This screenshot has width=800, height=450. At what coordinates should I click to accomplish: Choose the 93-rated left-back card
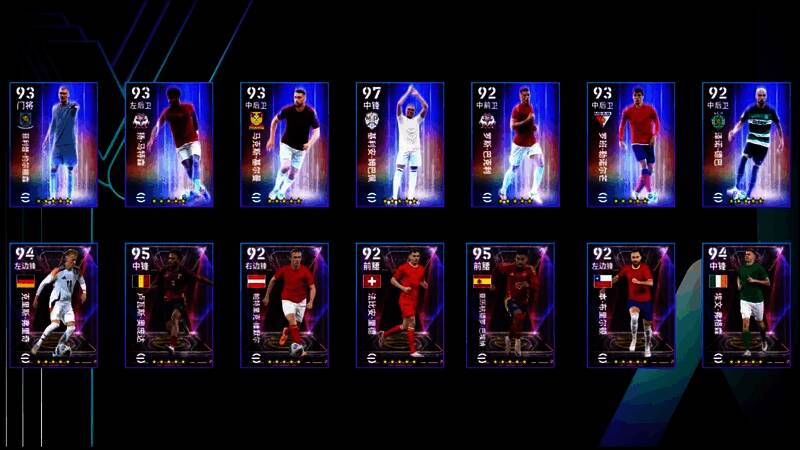[x=168, y=145]
